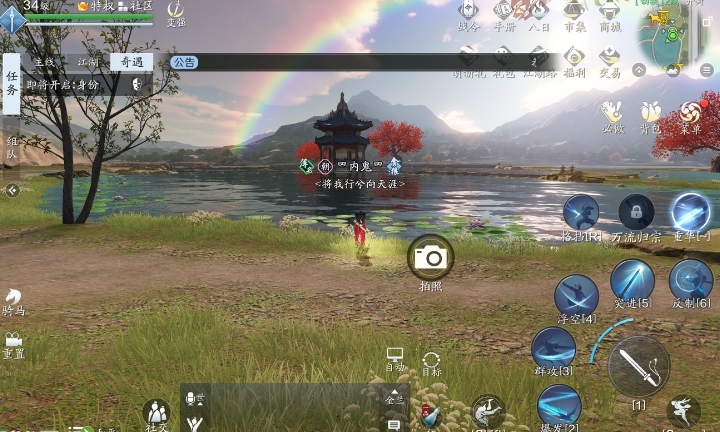Viewport: 720px width, 432px height.
Task: Open the 背包 backpack
Action: click(x=651, y=112)
